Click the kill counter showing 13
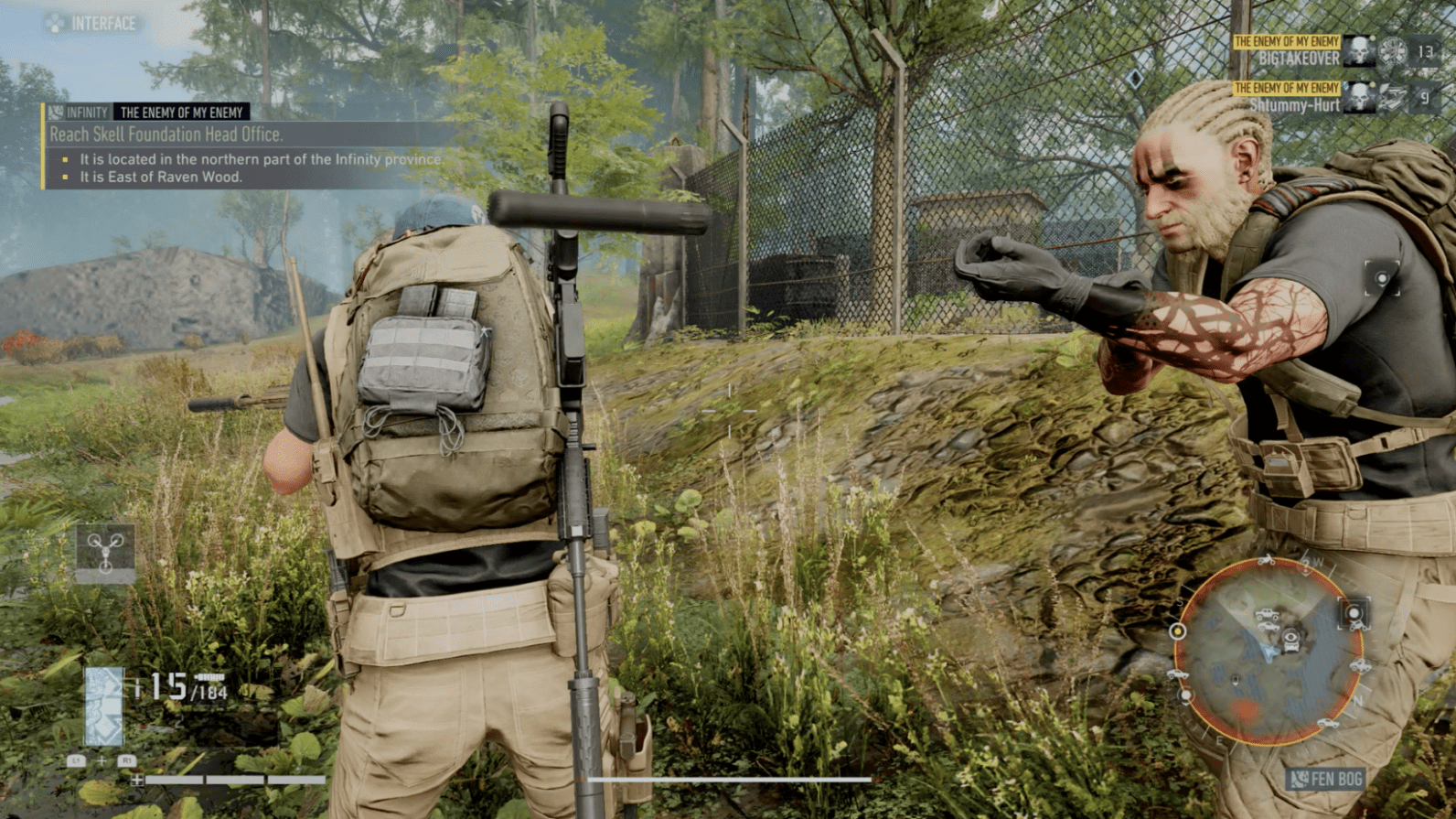 pos(1426,52)
